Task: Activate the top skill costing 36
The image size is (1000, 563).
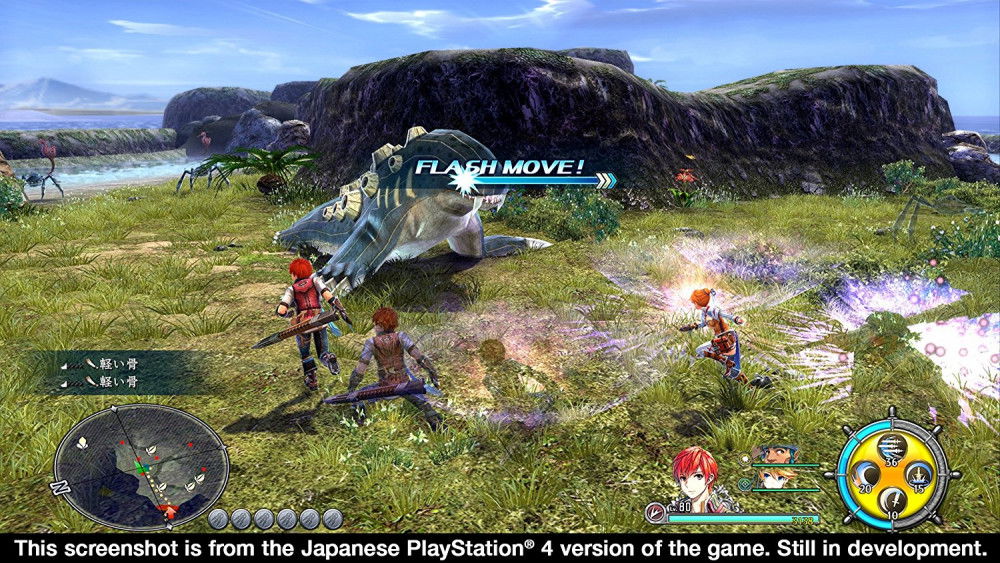Action: click(x=893, y=445)
